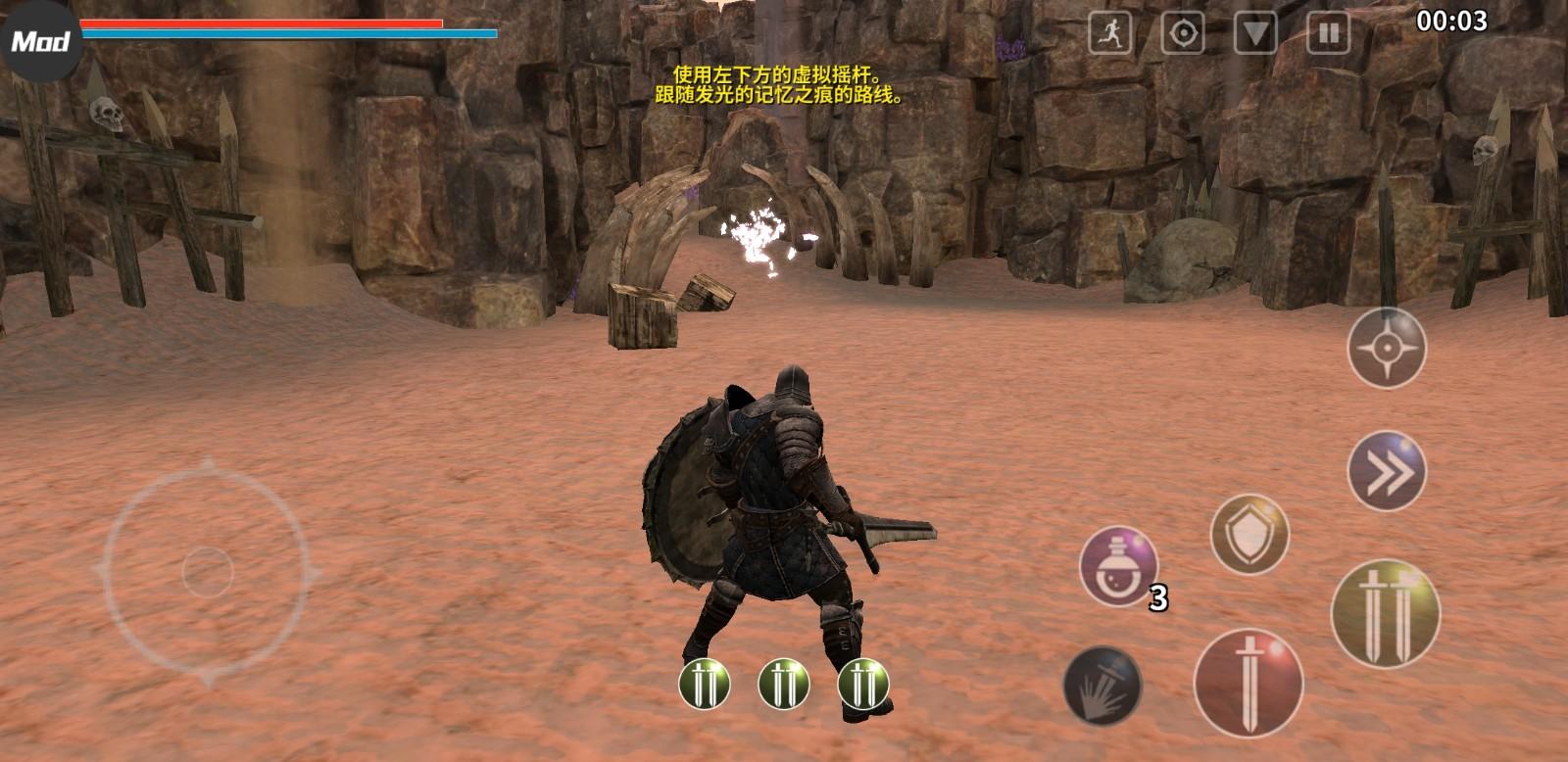Tap the down-triangle button in the top bar
Image resolution: width=1568 pixels, height=762 pixels.
click(1255, 34)
